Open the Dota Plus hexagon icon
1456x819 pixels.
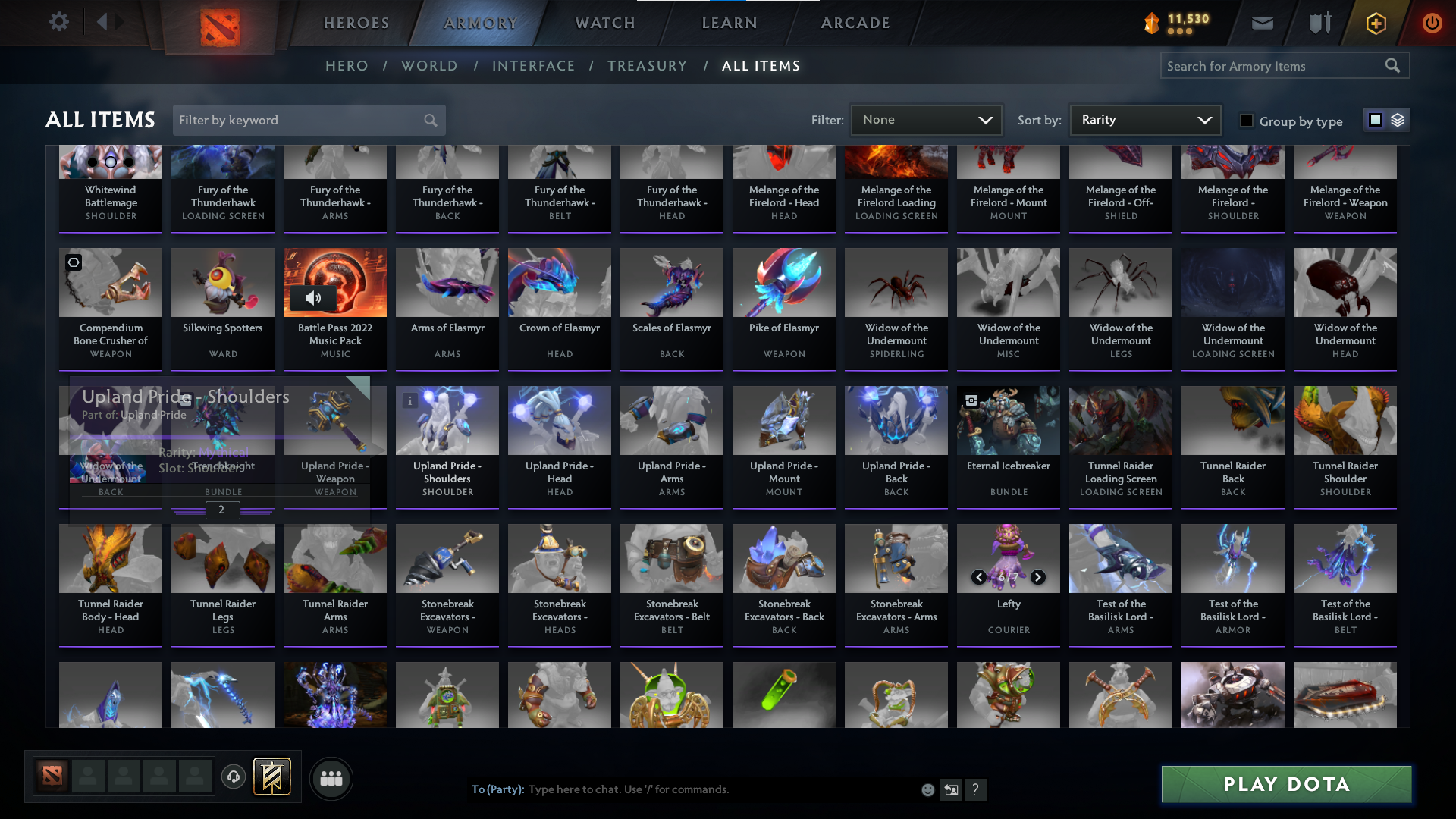pyautogui.click(x=1374, y=23)
